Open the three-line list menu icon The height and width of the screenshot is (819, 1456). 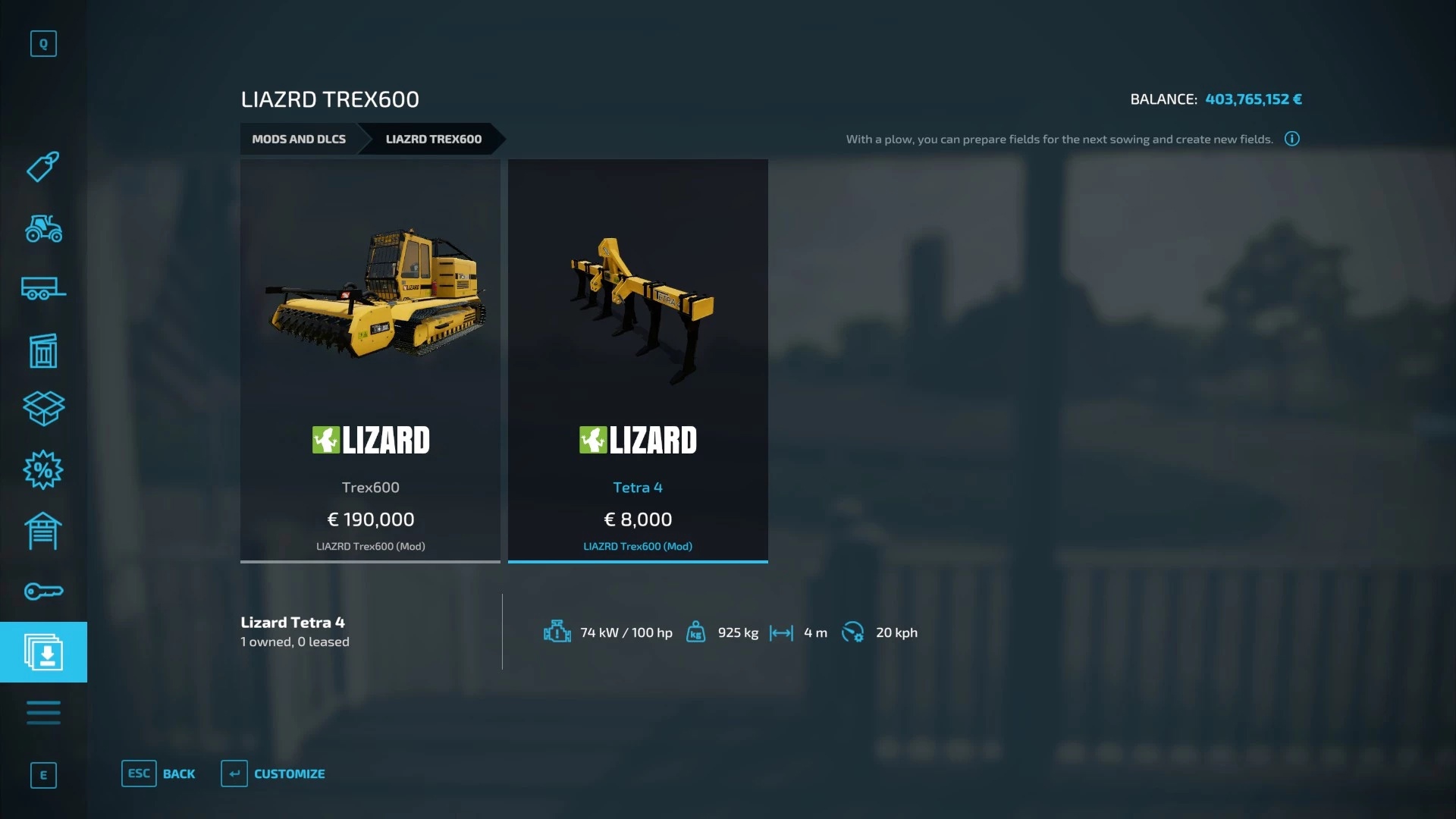(43, 713)
